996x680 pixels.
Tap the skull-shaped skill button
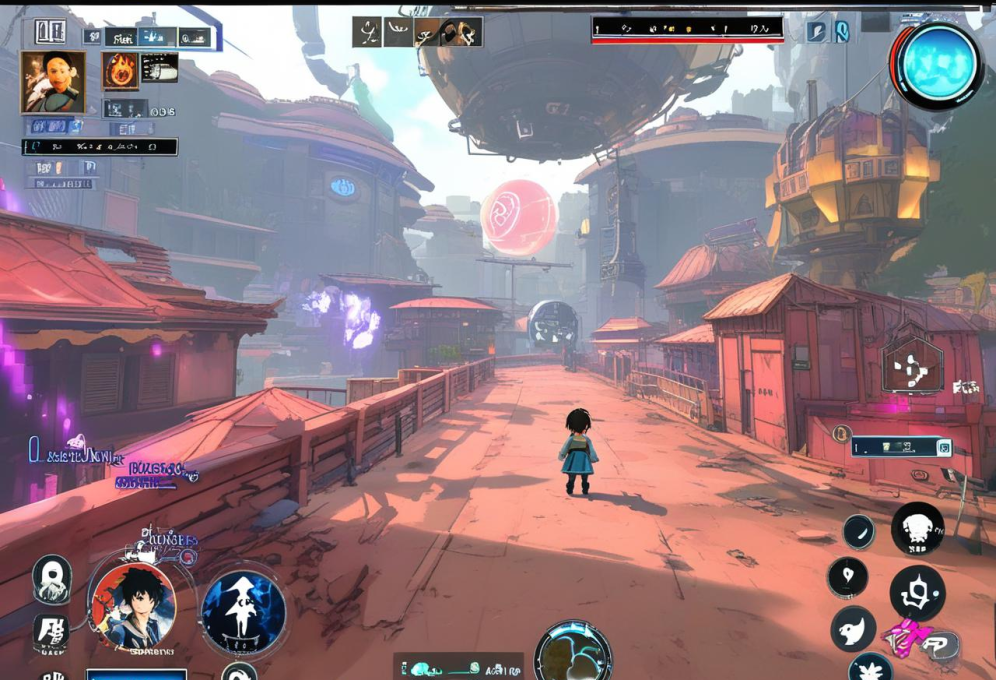pos(916,527)
